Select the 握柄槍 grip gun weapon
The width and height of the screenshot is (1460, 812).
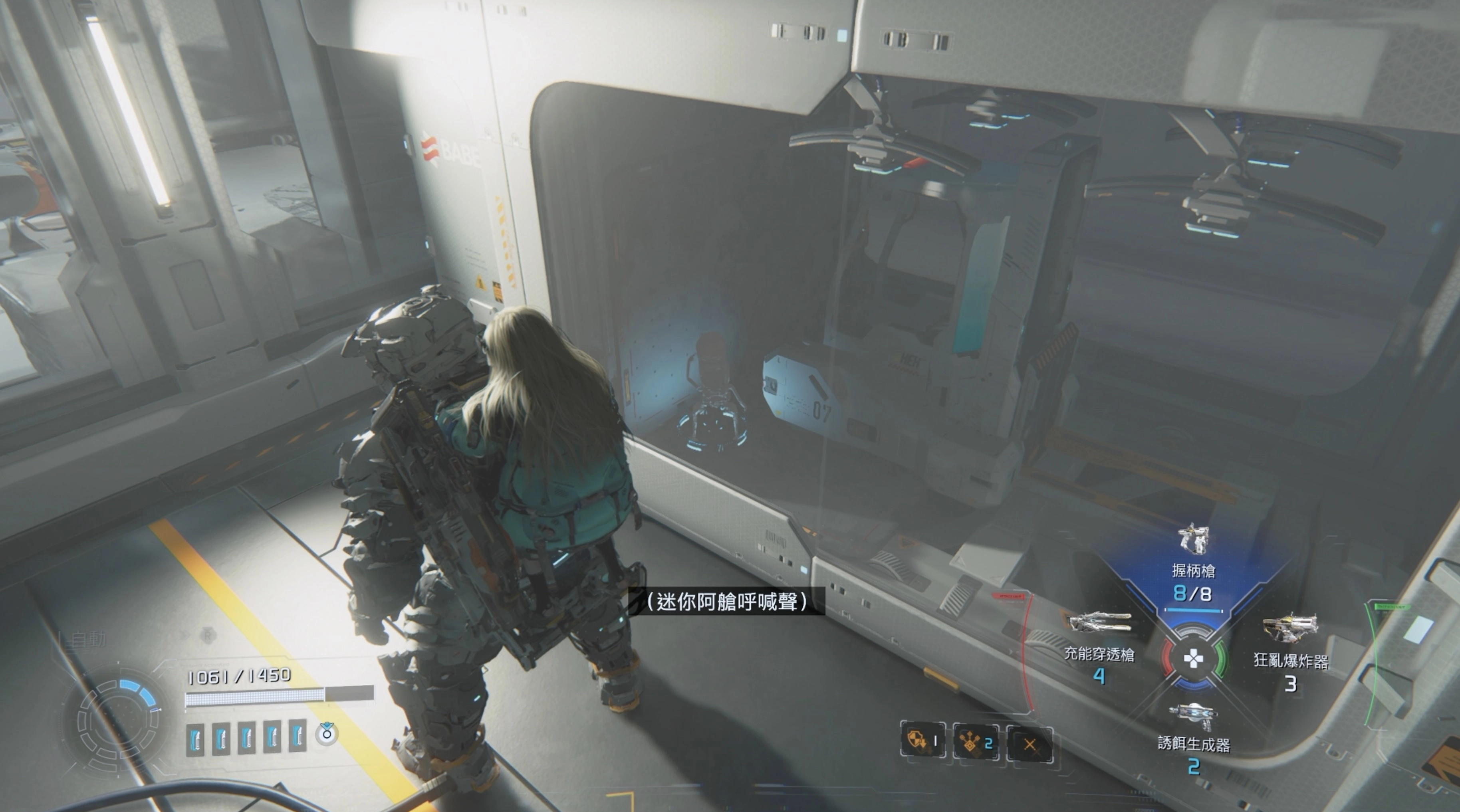coord(1193,539)
